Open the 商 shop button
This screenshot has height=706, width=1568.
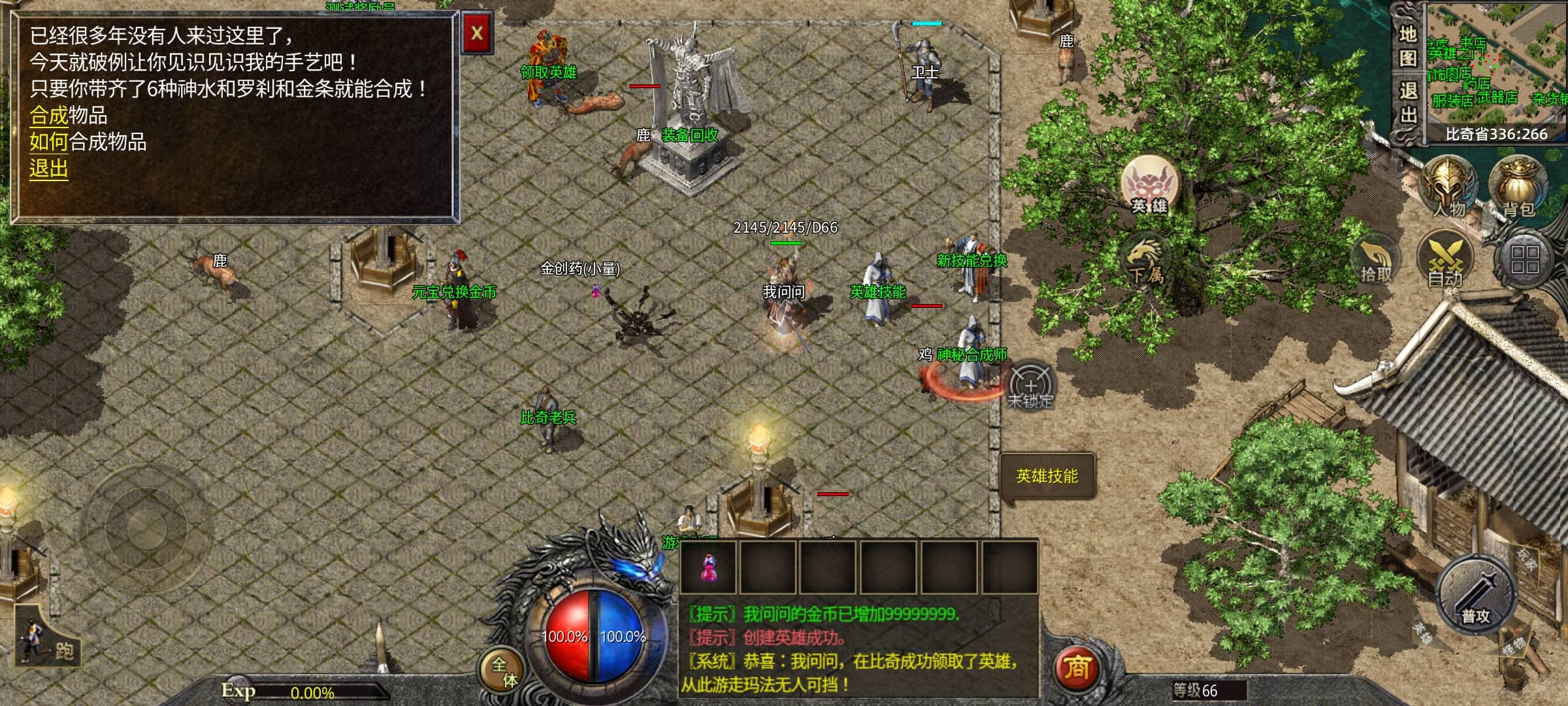[x=1077, y=668]
